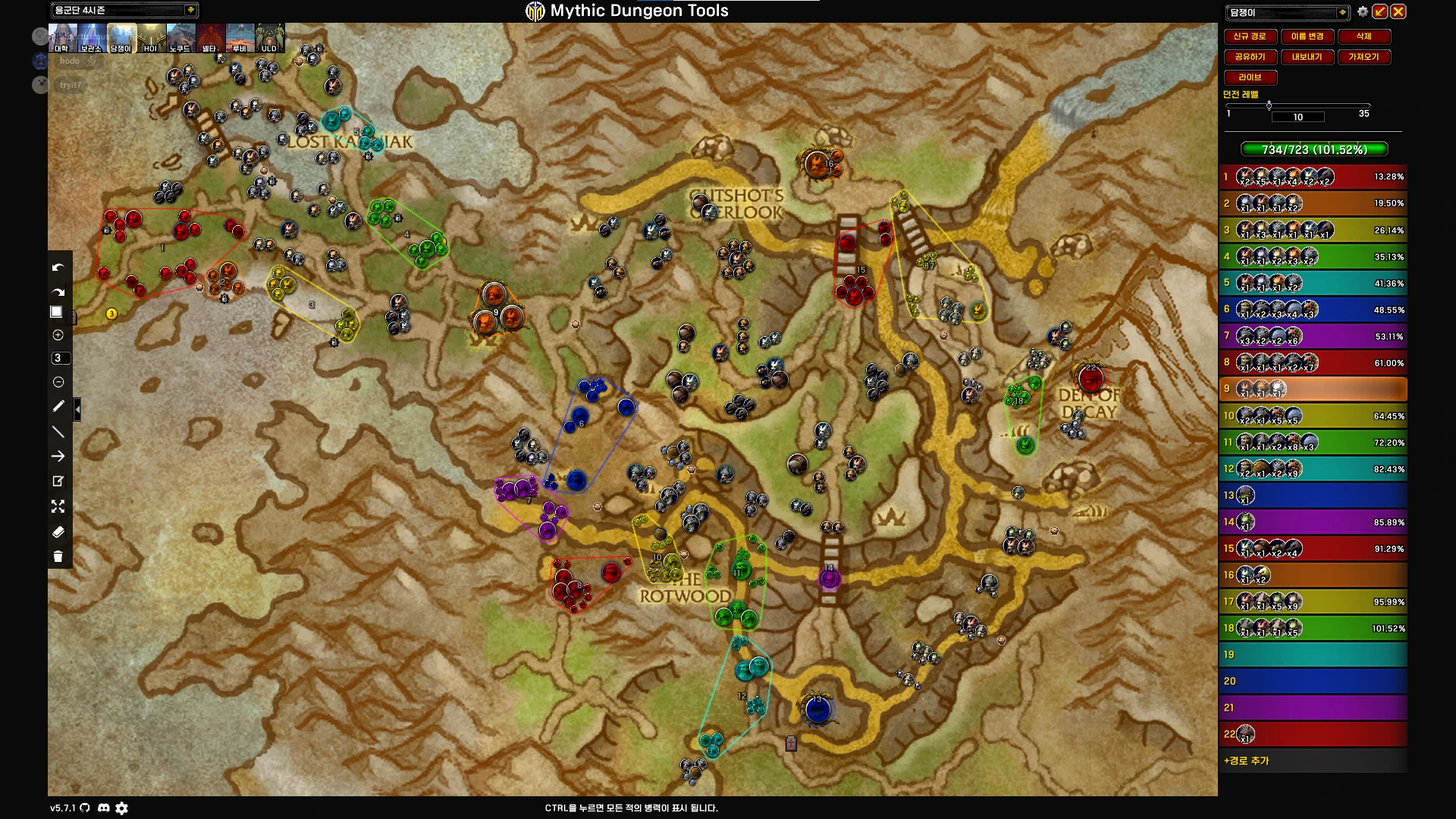Set the 던전 레벨 slider handle
The width and height of the screenshot is (1456, 819).
(1269, 105)
